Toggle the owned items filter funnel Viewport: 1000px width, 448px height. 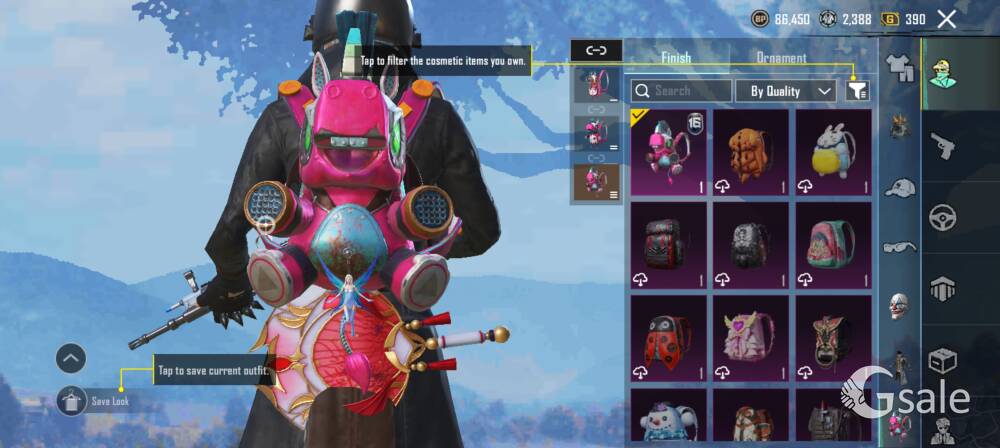point(857,91)
